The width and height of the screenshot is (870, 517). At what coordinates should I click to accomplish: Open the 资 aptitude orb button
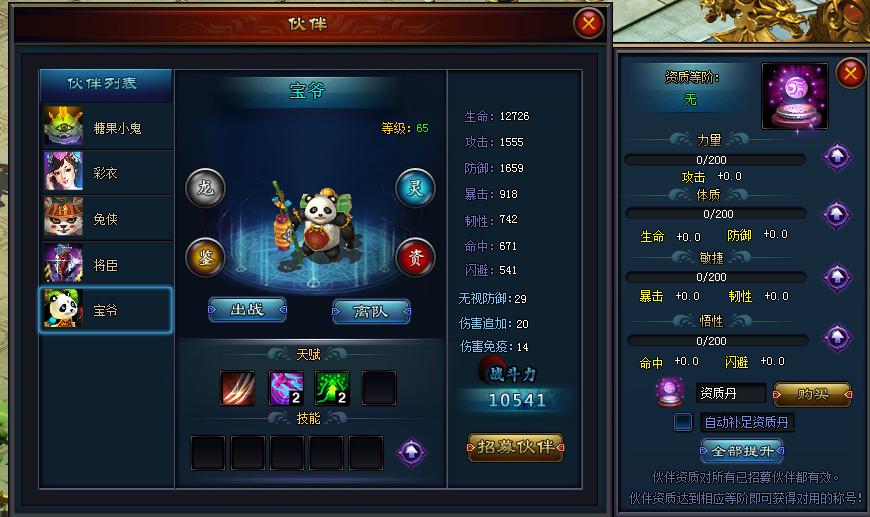(x=415, y=258)
